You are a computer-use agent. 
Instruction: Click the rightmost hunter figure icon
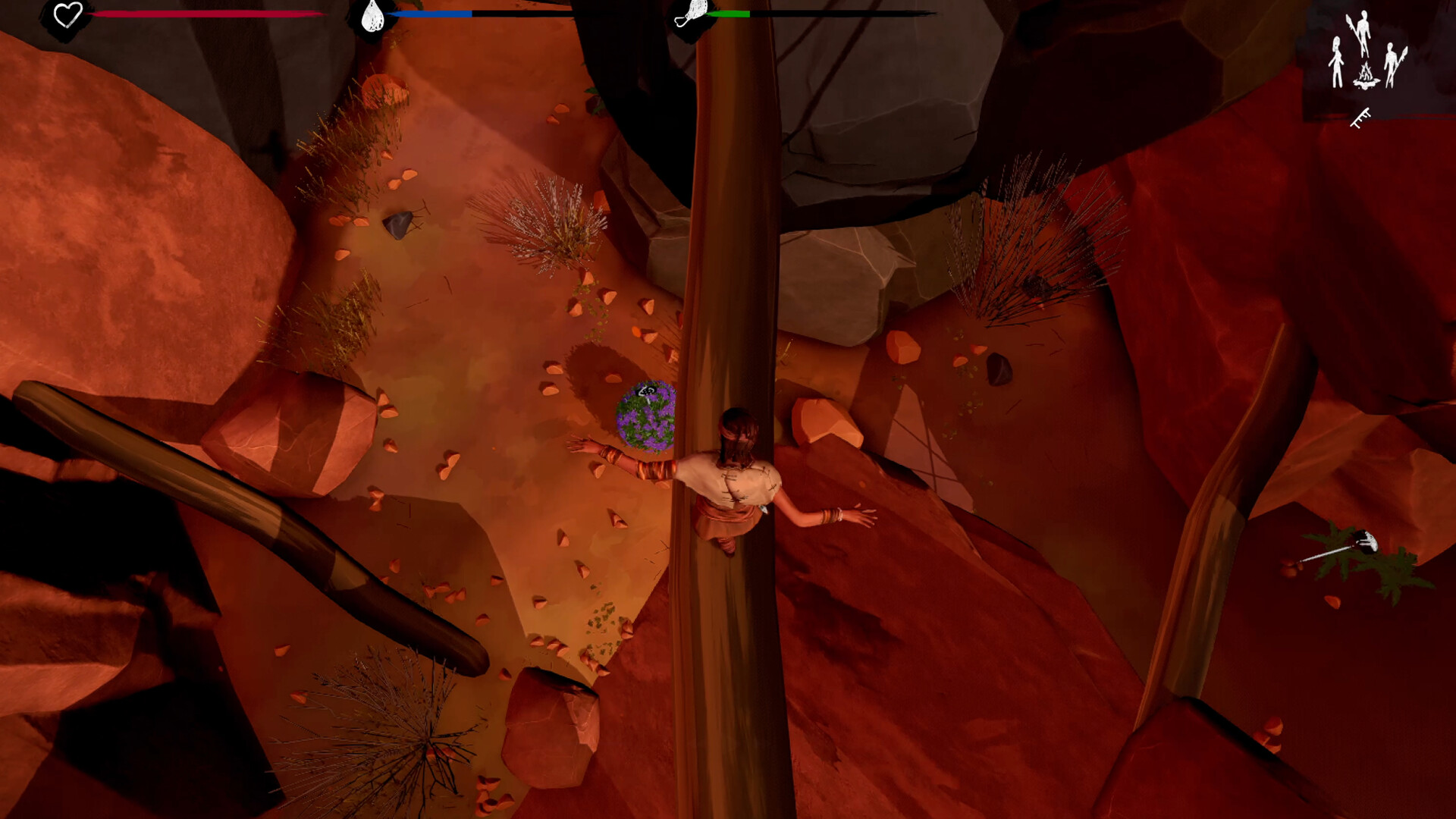click(1395, 66)
